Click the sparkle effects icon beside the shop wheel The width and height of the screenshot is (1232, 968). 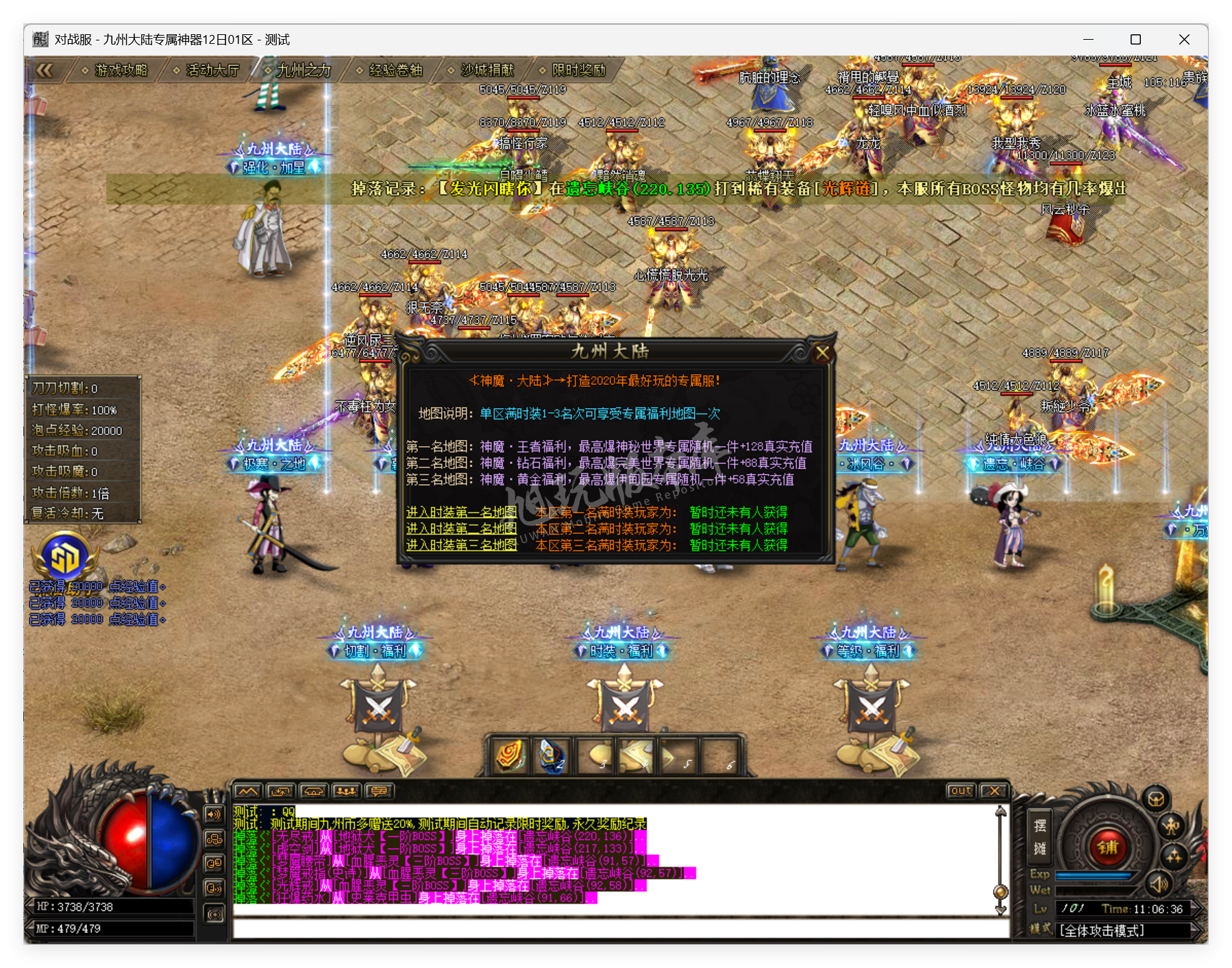tap(1175, 857)
